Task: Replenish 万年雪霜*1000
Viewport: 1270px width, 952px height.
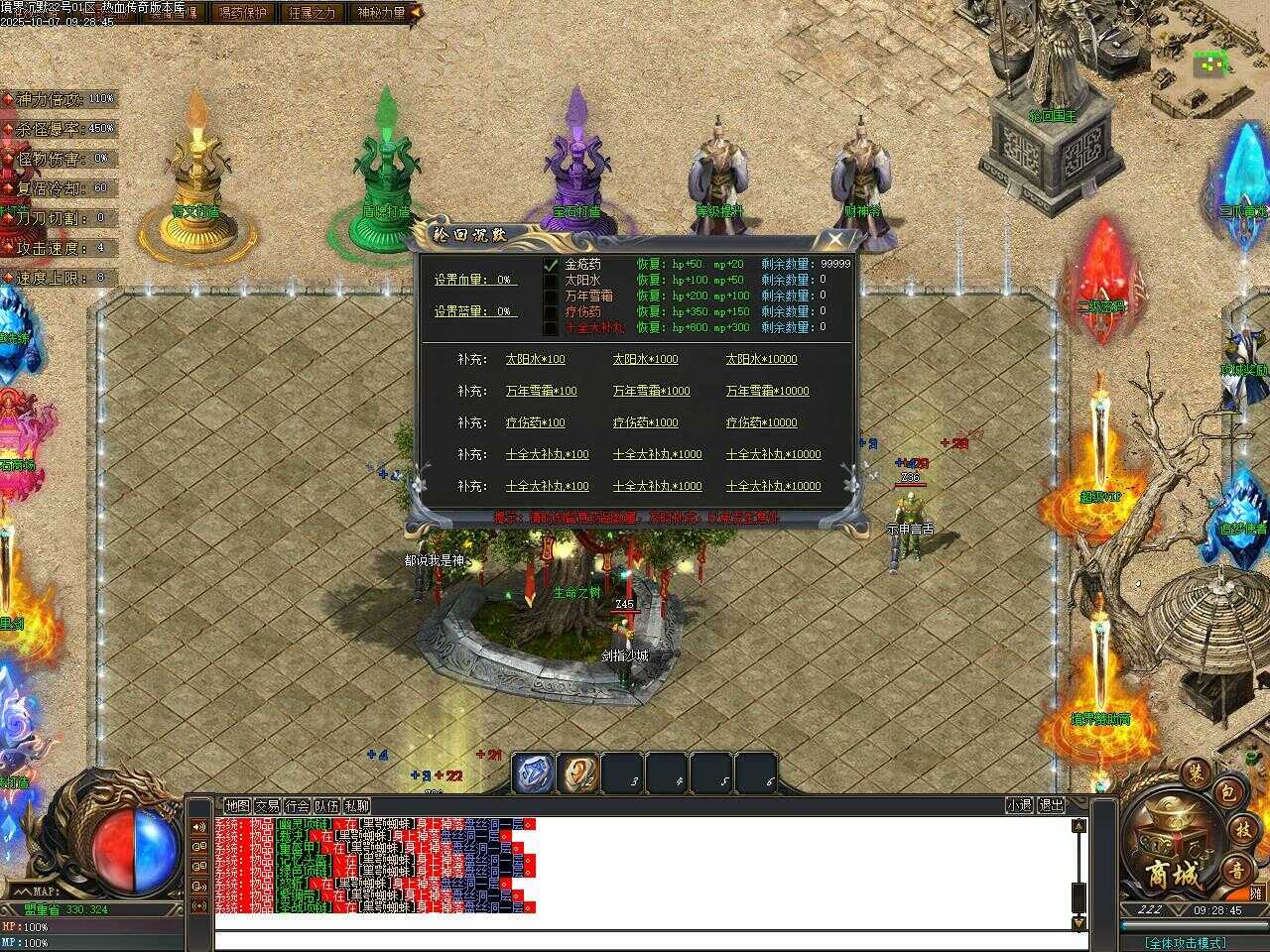Action: tap(651, 392)
